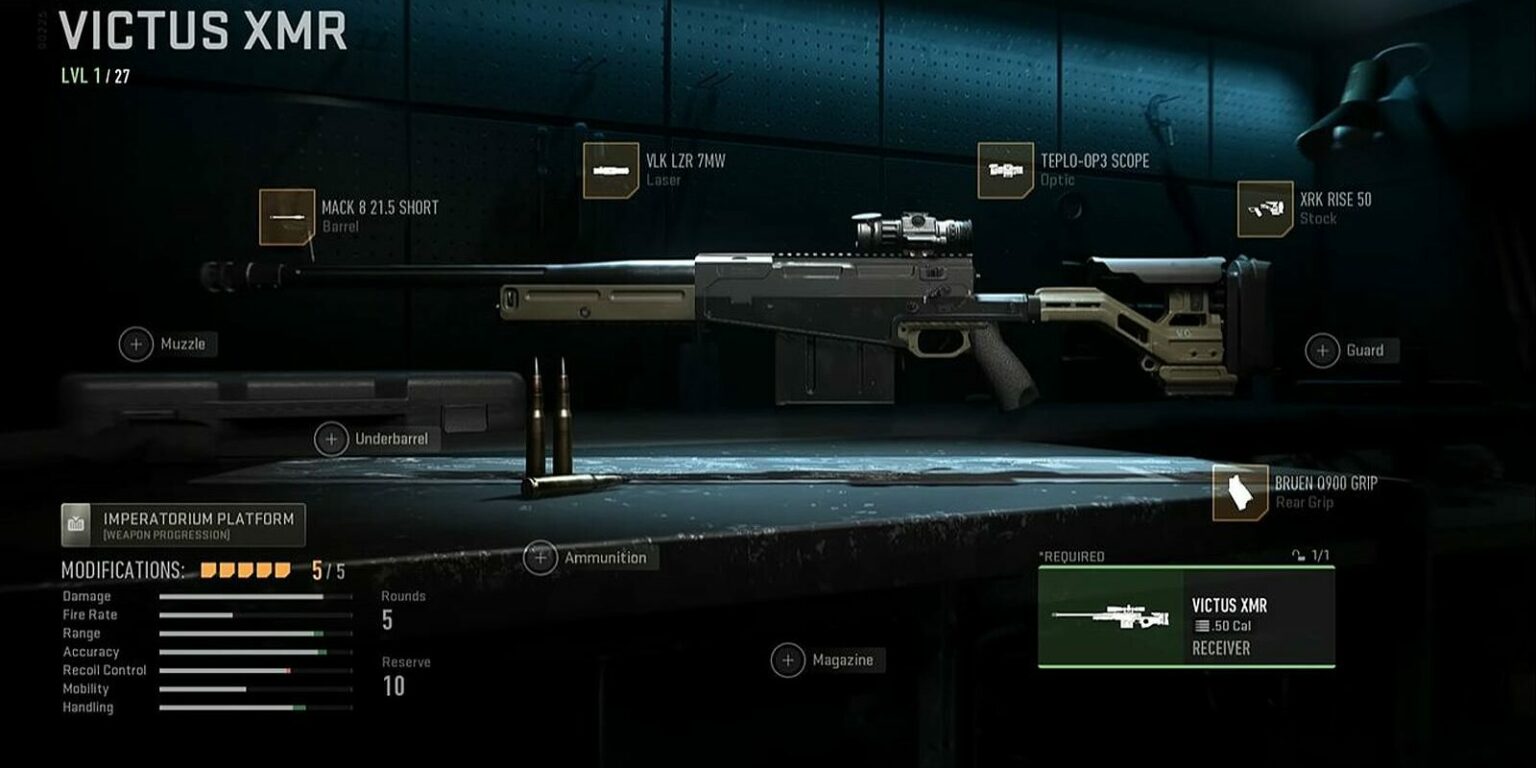The height and width of the screenshot is (768, 1536).
Task: Open the VLK LZR 7MW laser attachment
Action: [610, 170]
